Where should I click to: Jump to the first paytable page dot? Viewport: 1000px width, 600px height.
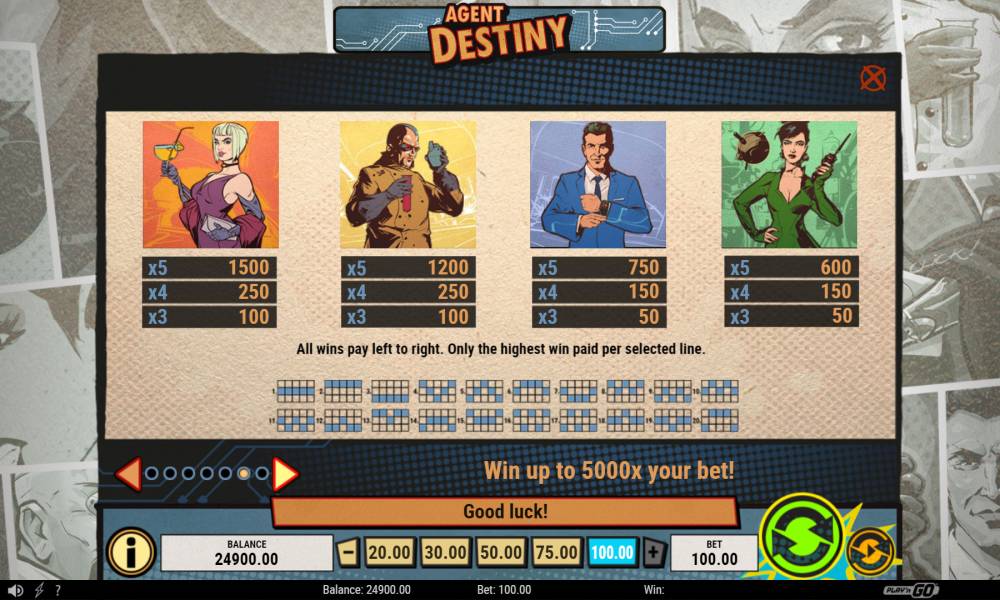[152, 474]
